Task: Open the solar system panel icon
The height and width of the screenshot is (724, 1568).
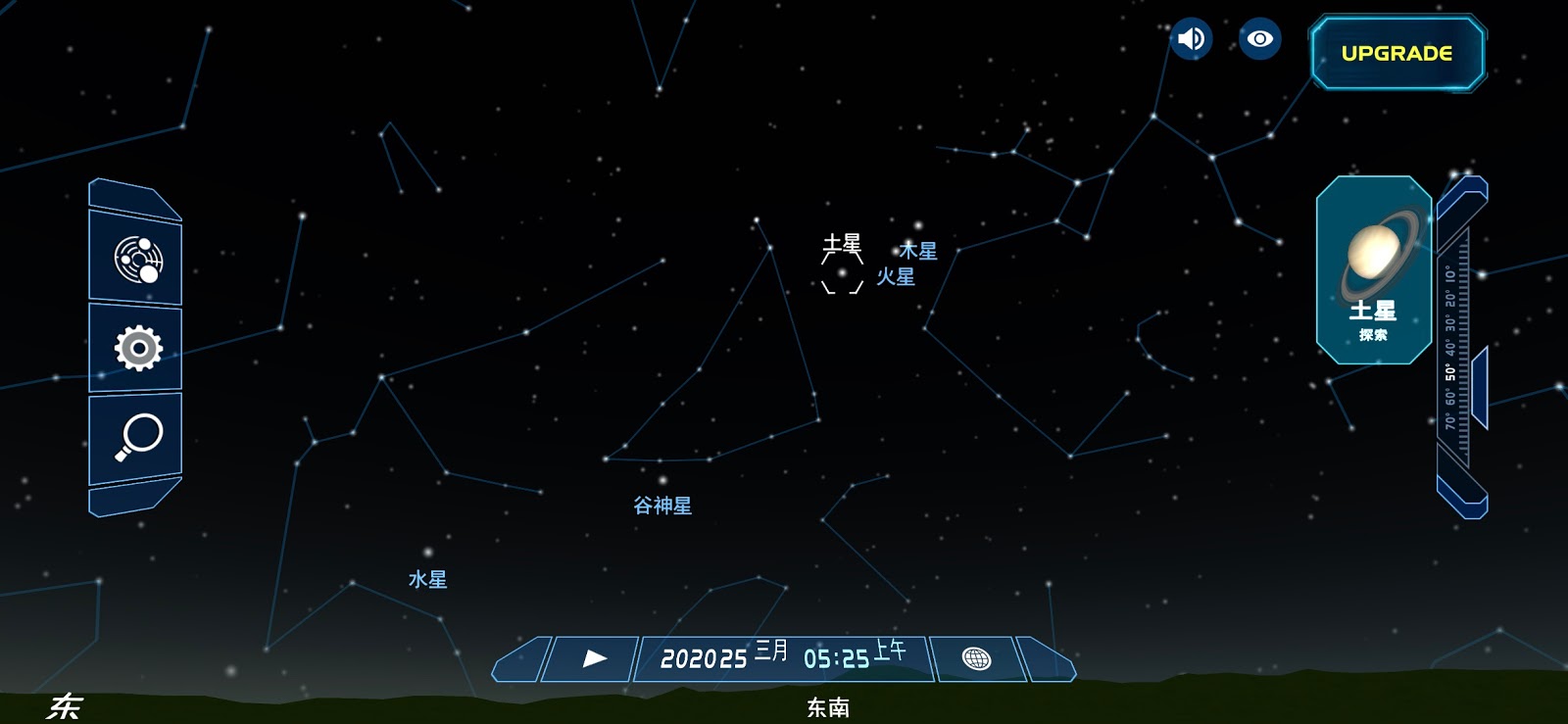Action: (135, 258)
